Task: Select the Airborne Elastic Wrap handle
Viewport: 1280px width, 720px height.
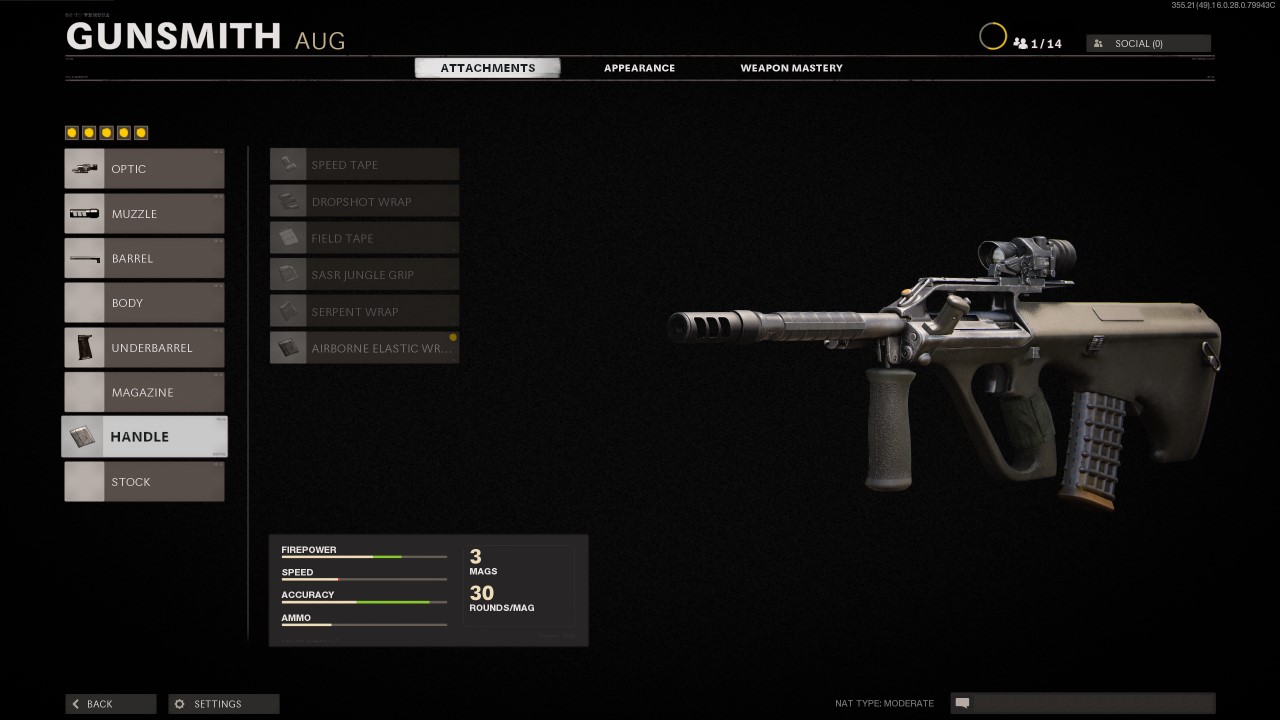Action: (364, 348)
